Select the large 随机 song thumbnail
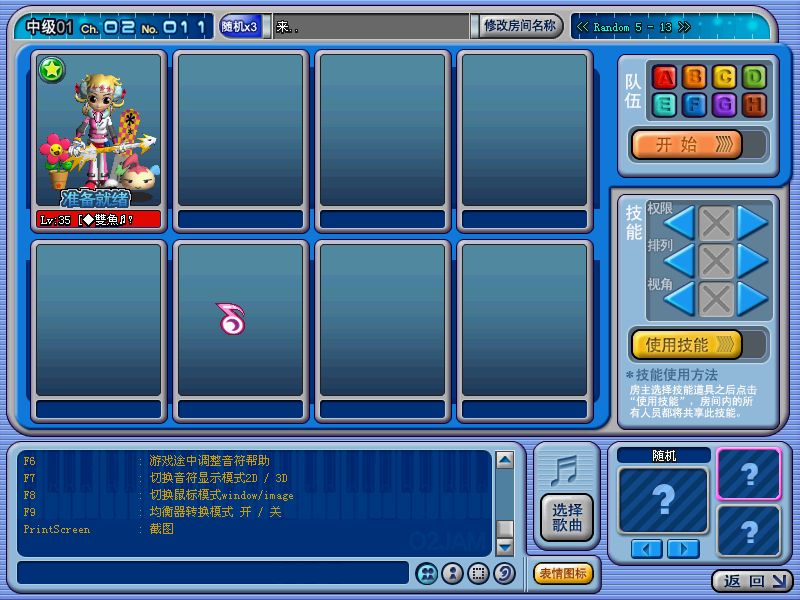This screenshot has height=600, width=800. 662,500
